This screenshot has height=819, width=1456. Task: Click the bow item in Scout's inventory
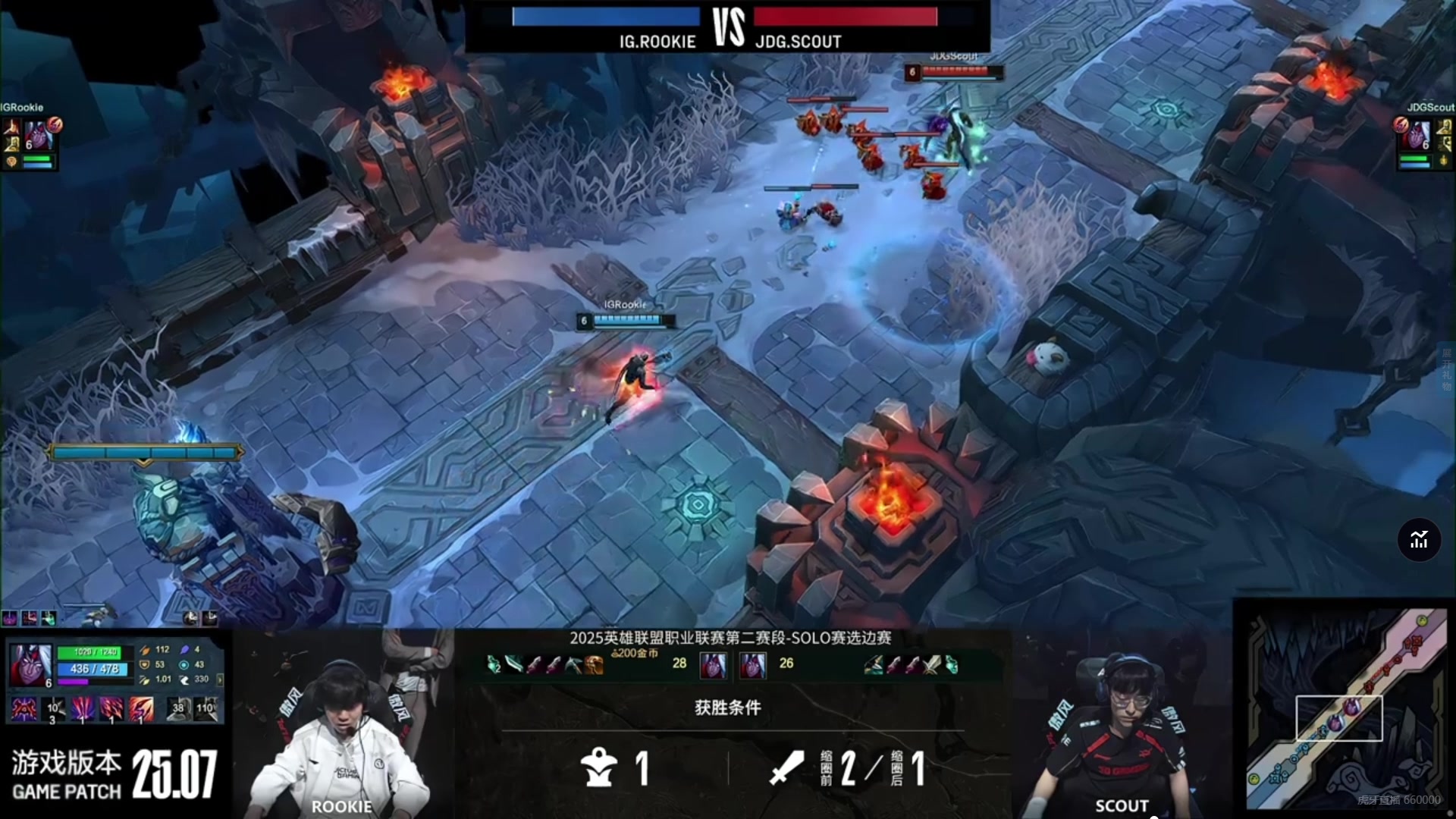[873, 665]
